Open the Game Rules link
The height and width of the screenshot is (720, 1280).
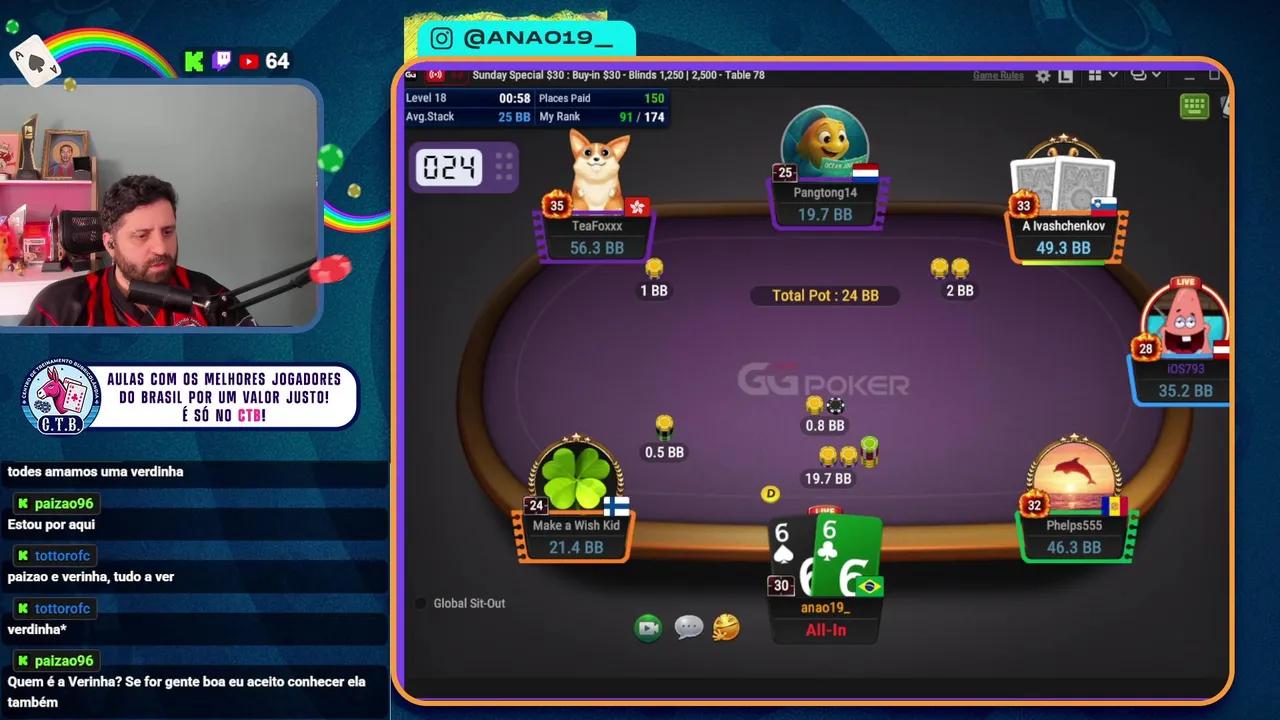click(997, 74)
